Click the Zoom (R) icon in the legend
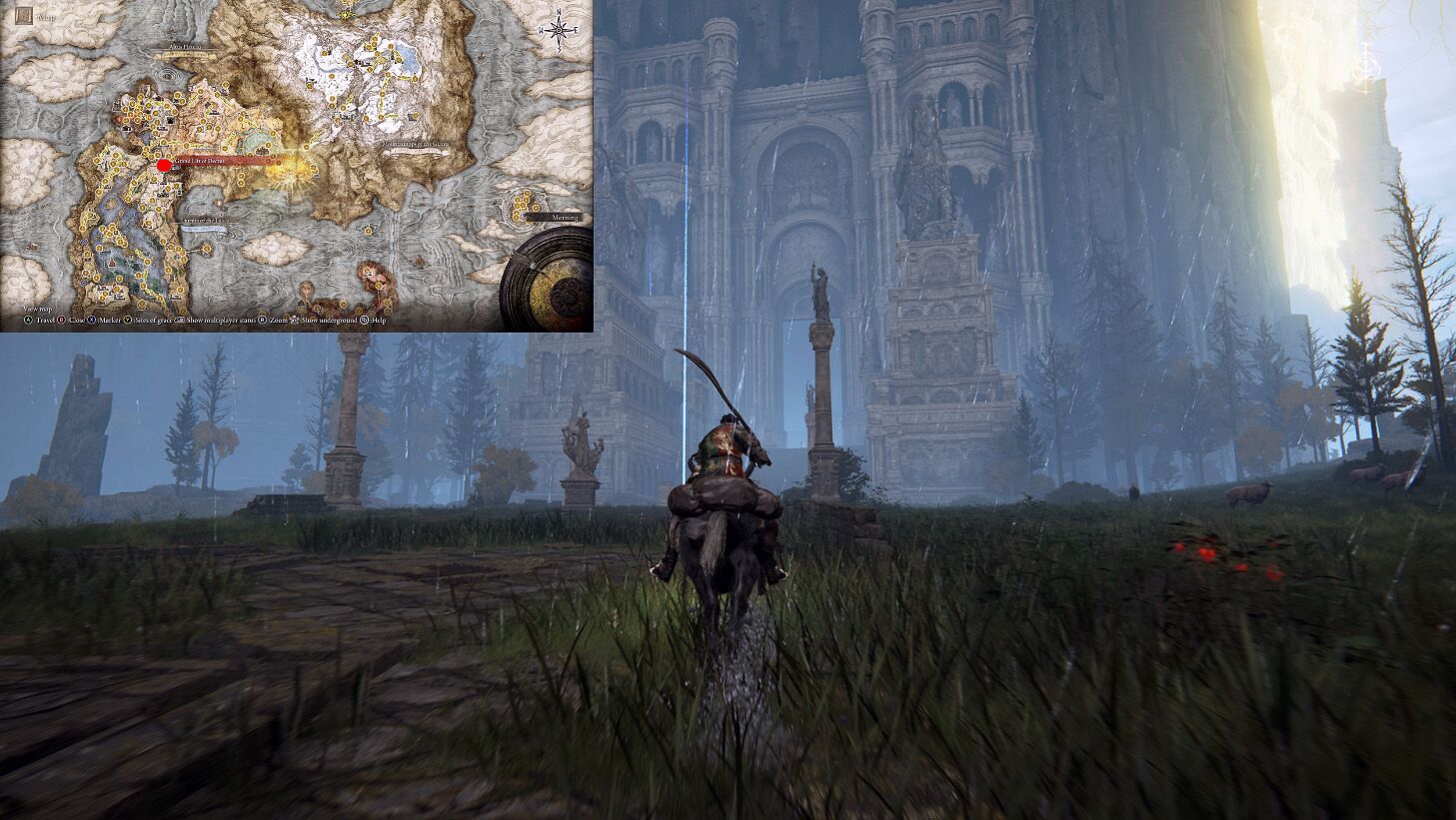Image resolution: width=1456 pixels, height=820 pixels. 262,322
